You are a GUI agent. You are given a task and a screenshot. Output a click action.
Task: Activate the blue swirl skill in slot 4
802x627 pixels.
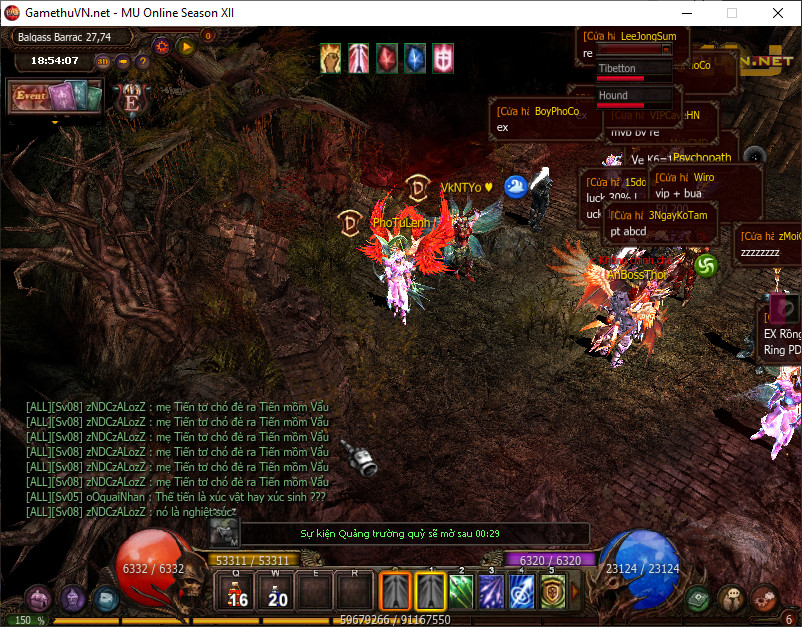(522, 591)
